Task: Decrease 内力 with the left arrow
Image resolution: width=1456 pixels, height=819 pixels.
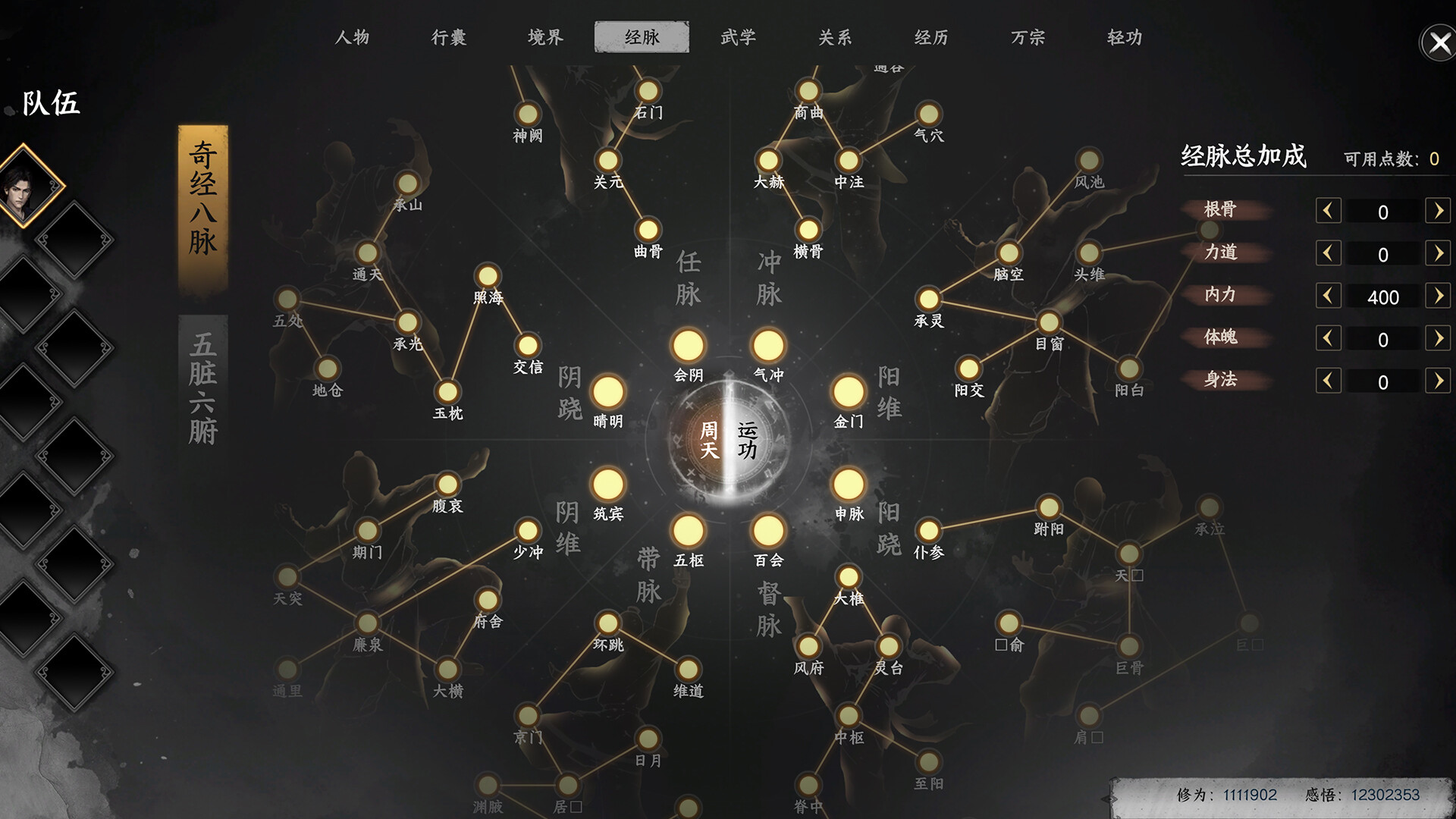Action: pos(1327,296)
